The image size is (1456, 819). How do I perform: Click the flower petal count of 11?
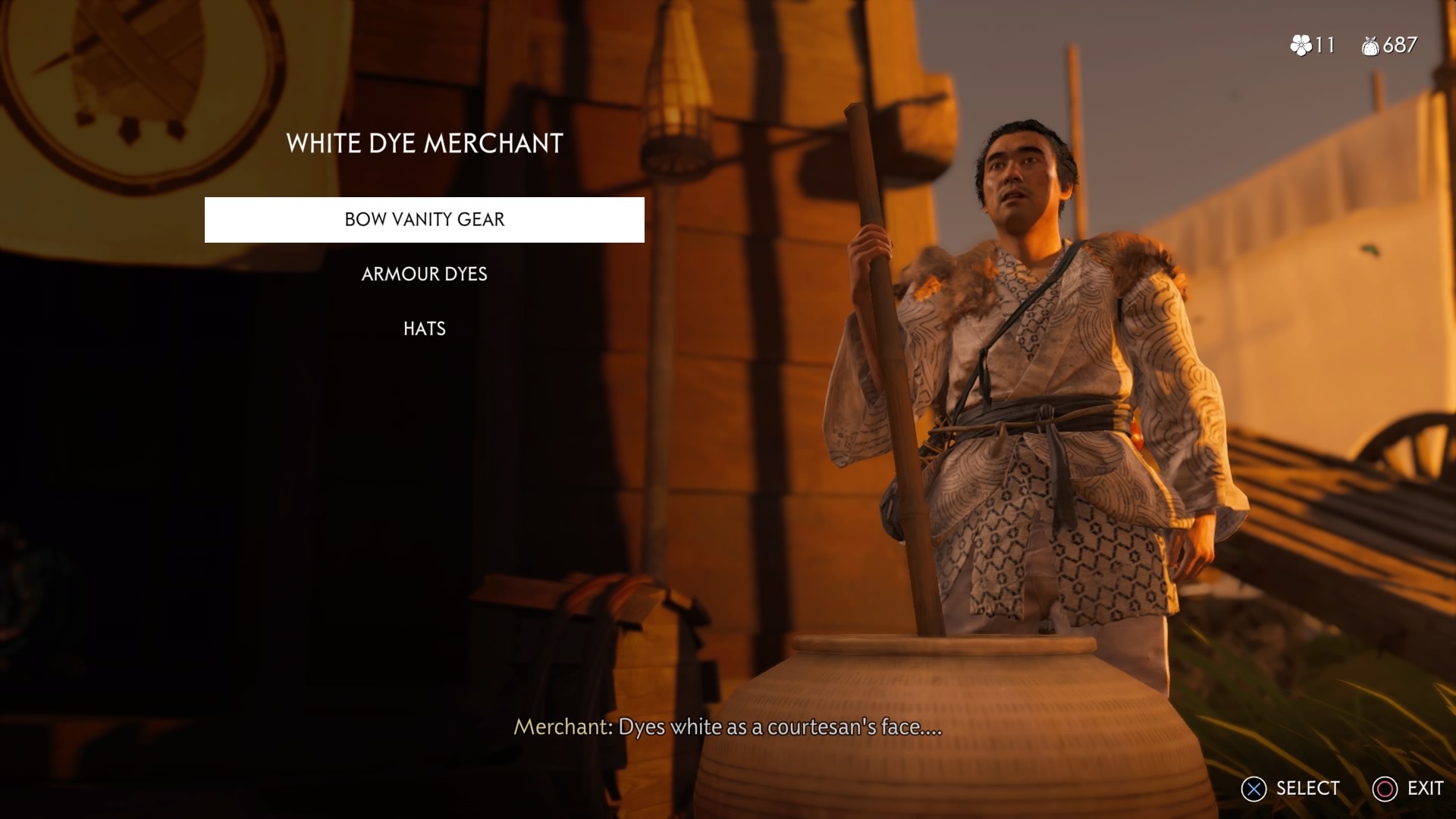click(x=1326, y=45)
